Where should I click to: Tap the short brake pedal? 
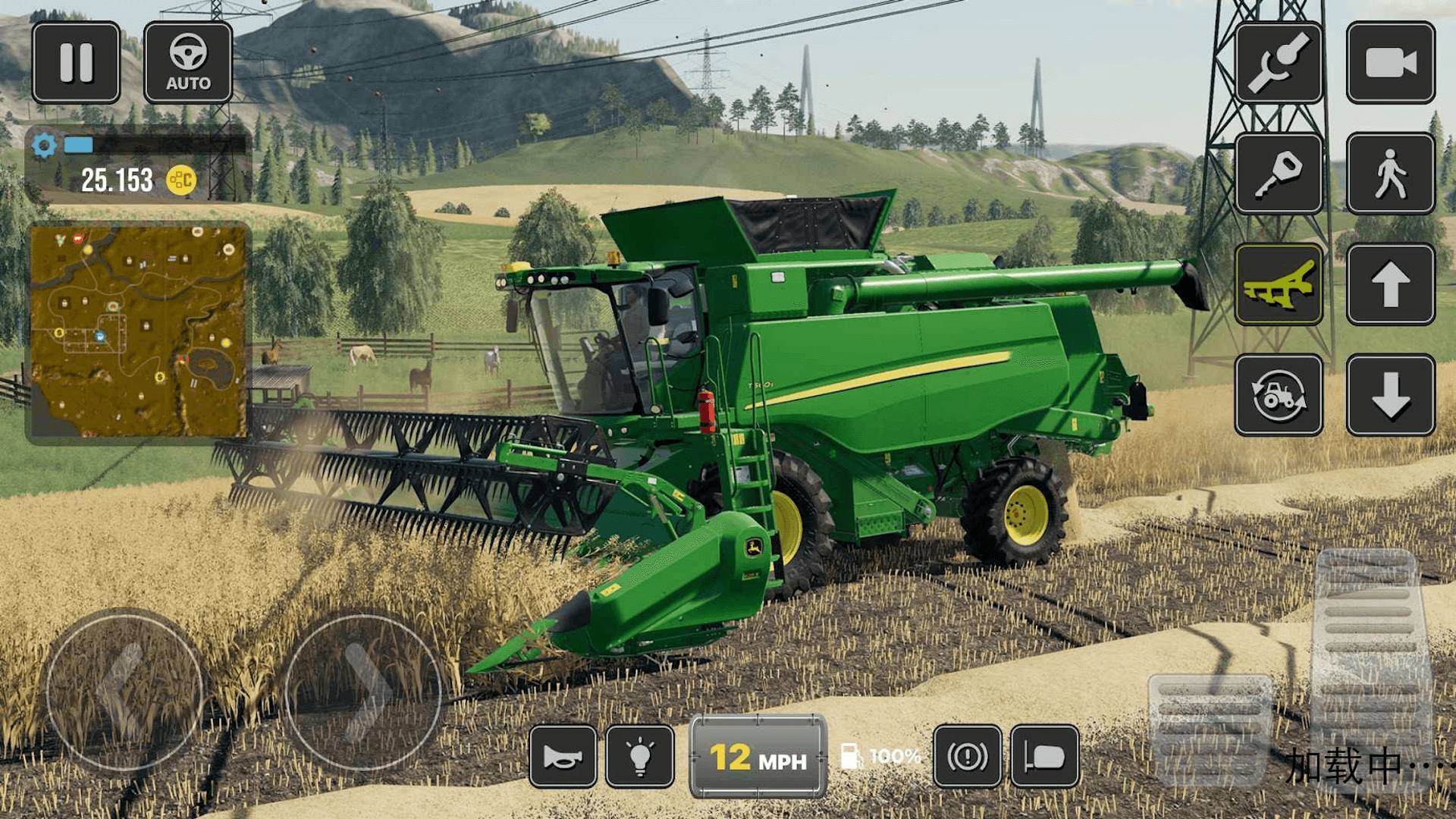[x=1210, y=728]
